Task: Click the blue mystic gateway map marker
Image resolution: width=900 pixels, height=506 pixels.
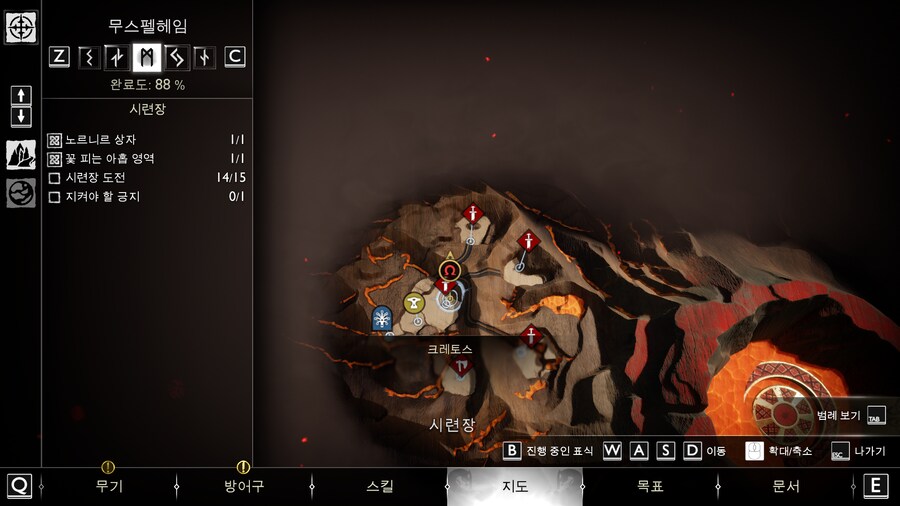Action: pyautogui.click(x=381, y=318)
